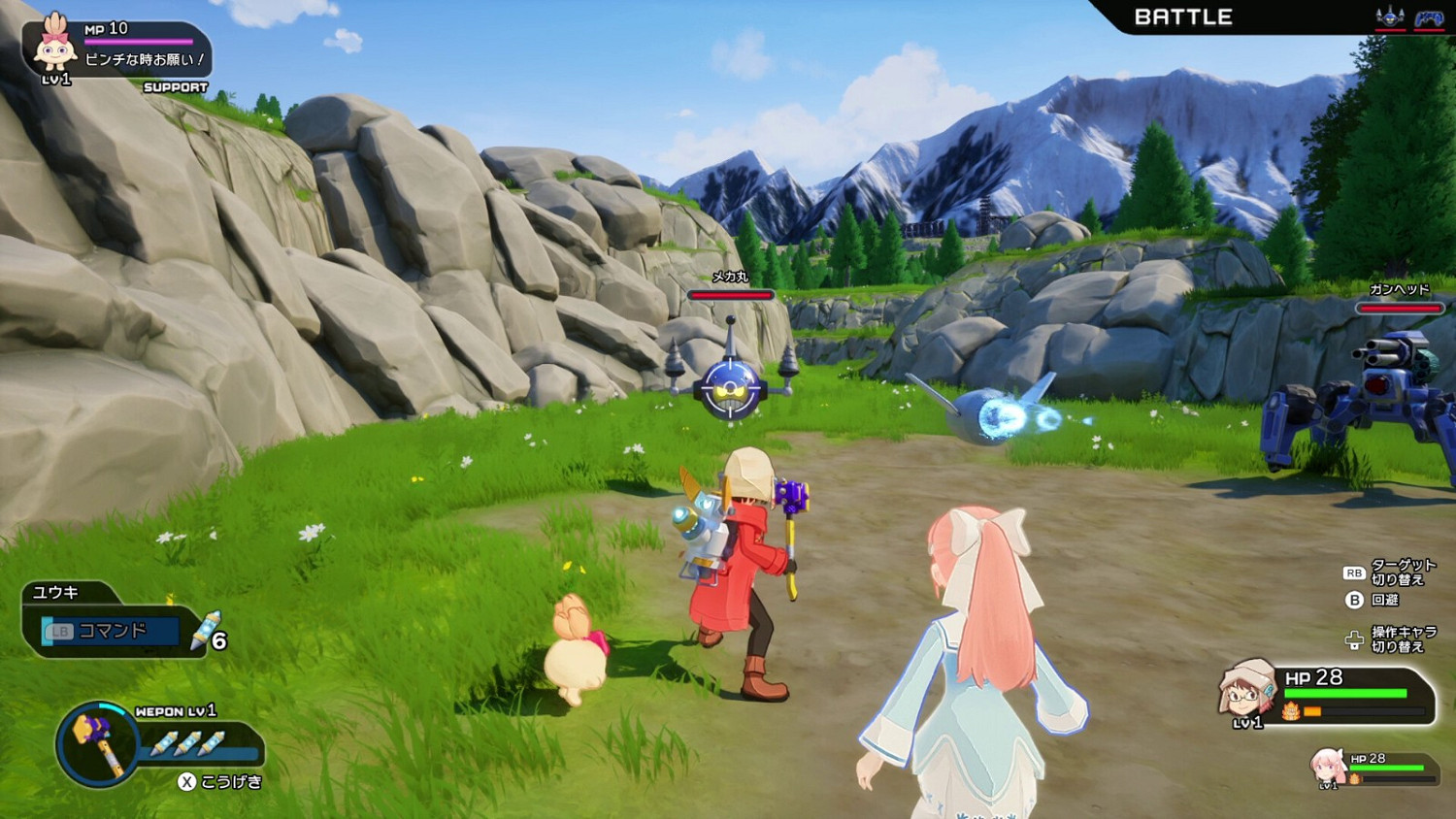Image resolution: width=1456 pixels, height=819 pixels.
Task: Click the ピンチな時お願い! support message
Action: [x=142, y=58]
